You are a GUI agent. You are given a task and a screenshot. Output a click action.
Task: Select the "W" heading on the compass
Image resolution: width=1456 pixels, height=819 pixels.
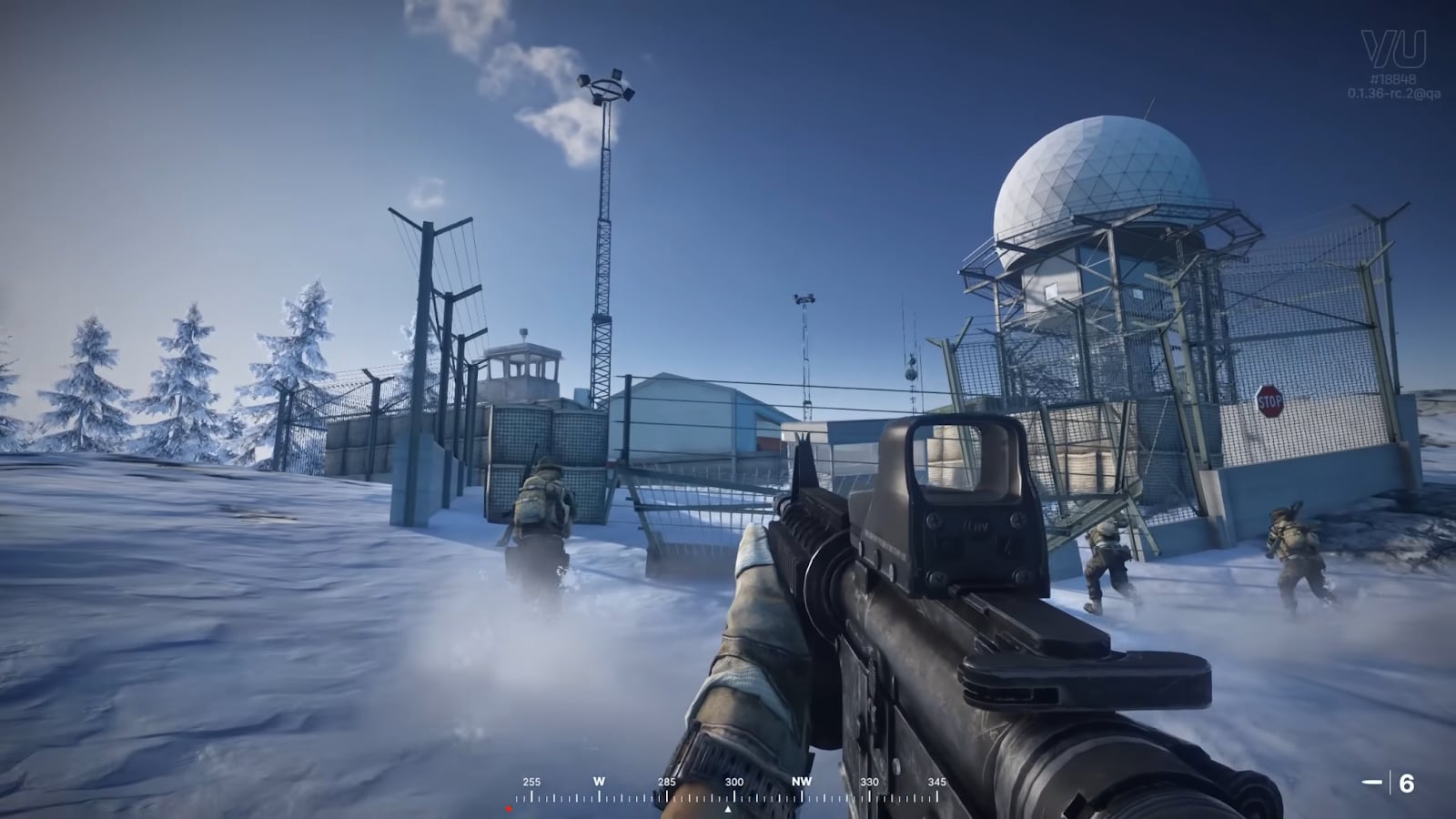(599, 780)
